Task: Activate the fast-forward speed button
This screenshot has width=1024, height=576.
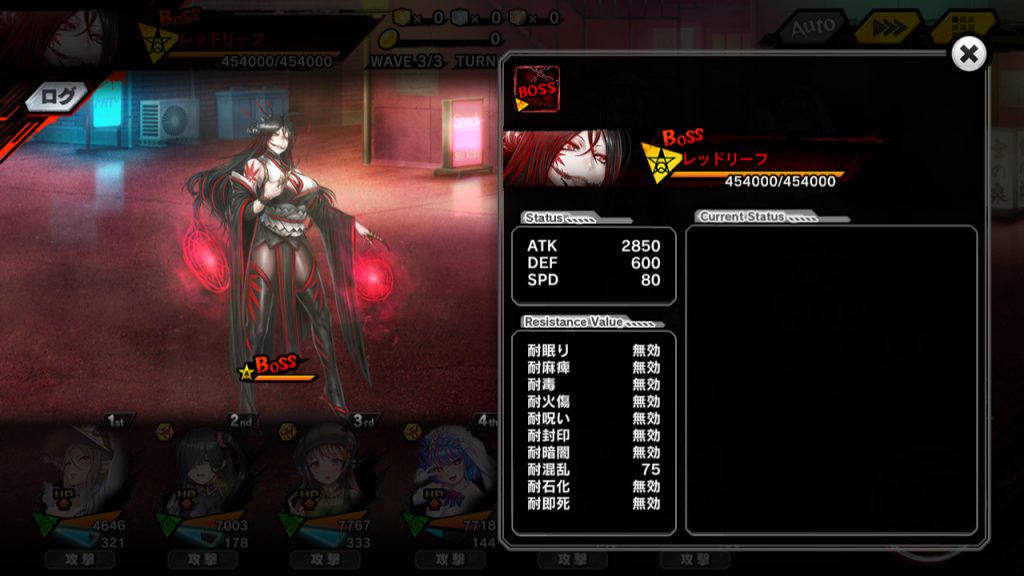Action: coord(889,28)
